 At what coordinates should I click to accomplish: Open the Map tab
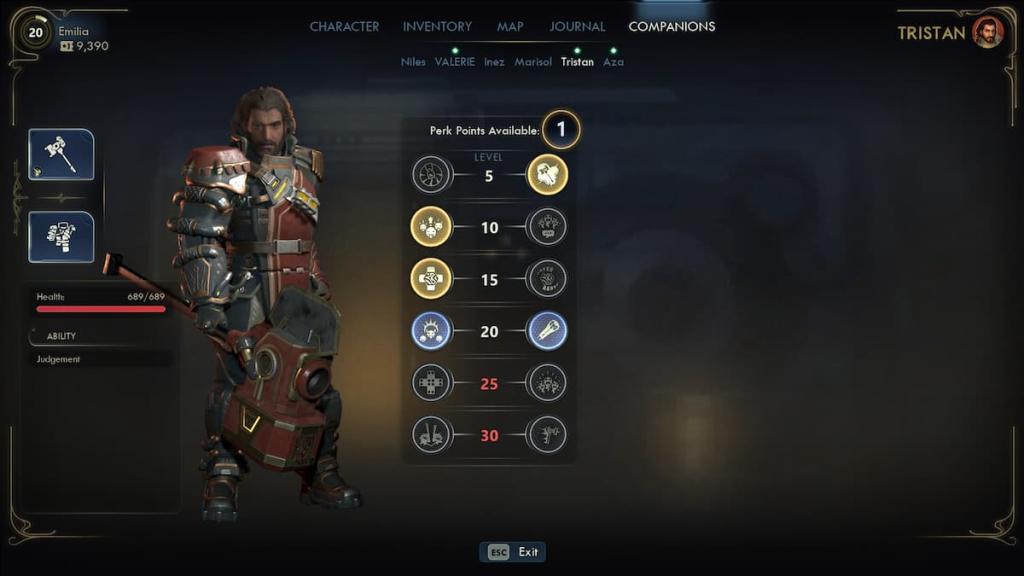click(510, 27)
